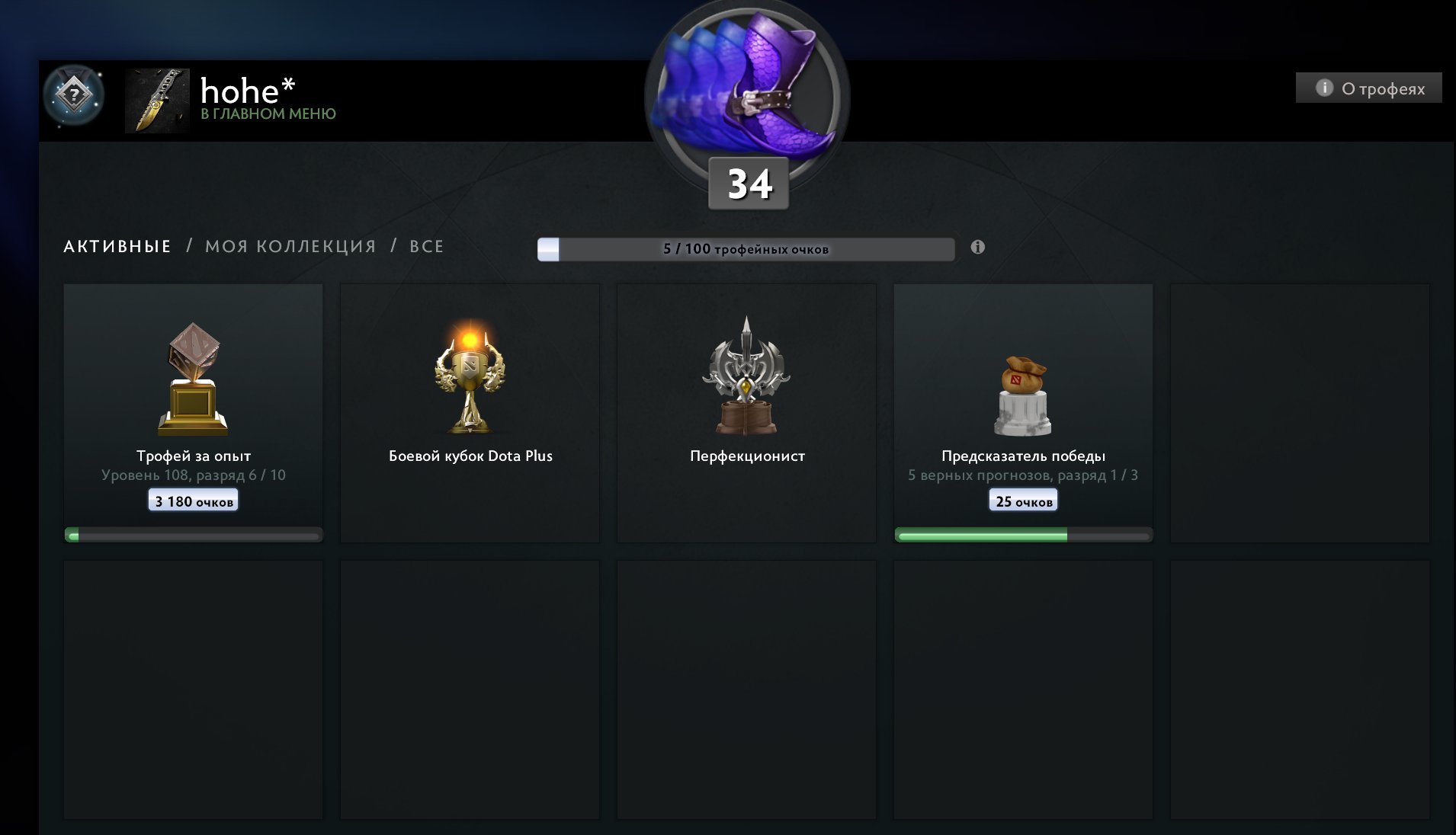The image size is (1456, 835).
Task: Open the Трофей за опыт trophy icon
Action: pos(192,377)
